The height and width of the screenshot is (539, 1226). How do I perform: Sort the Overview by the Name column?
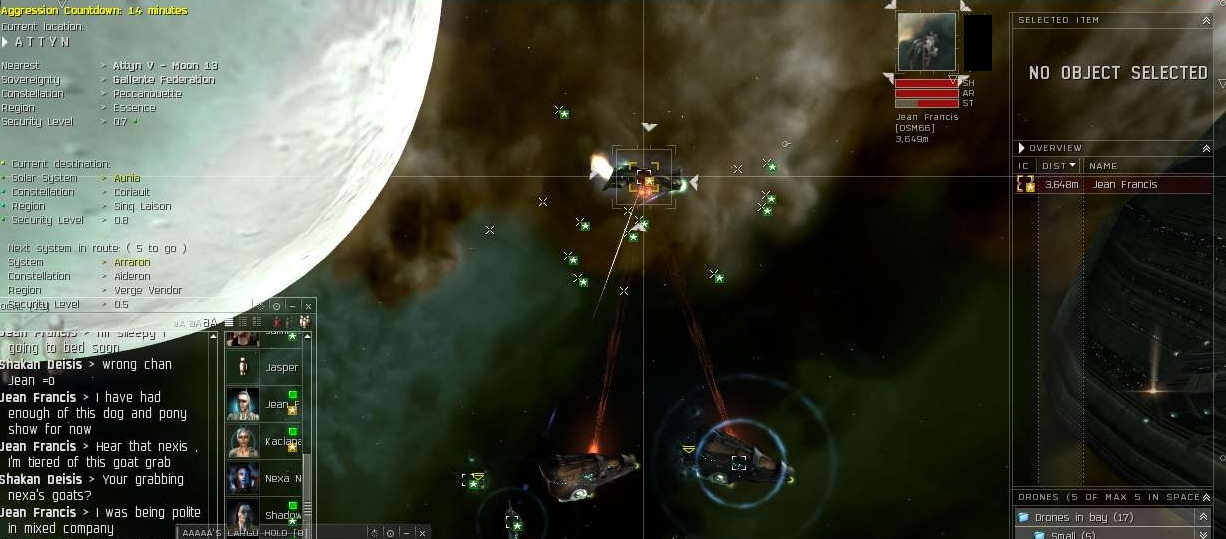point(1103,166)
